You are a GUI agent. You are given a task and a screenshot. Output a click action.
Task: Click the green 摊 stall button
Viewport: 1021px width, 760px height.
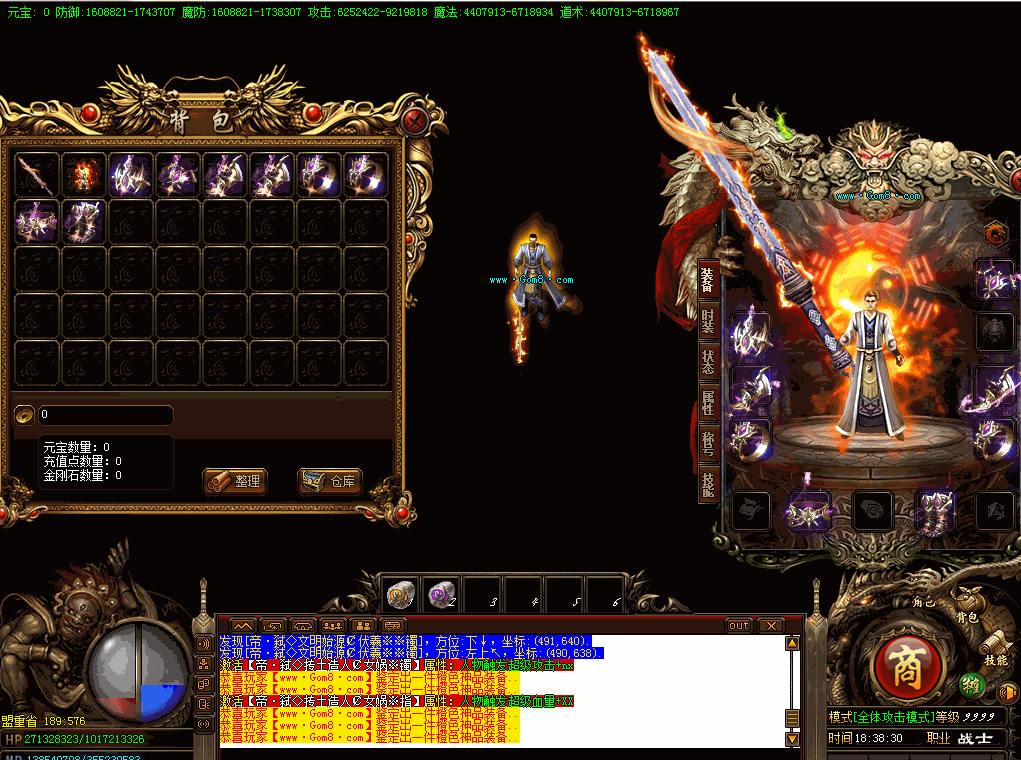pyautogui.click(x=969, y=685)
